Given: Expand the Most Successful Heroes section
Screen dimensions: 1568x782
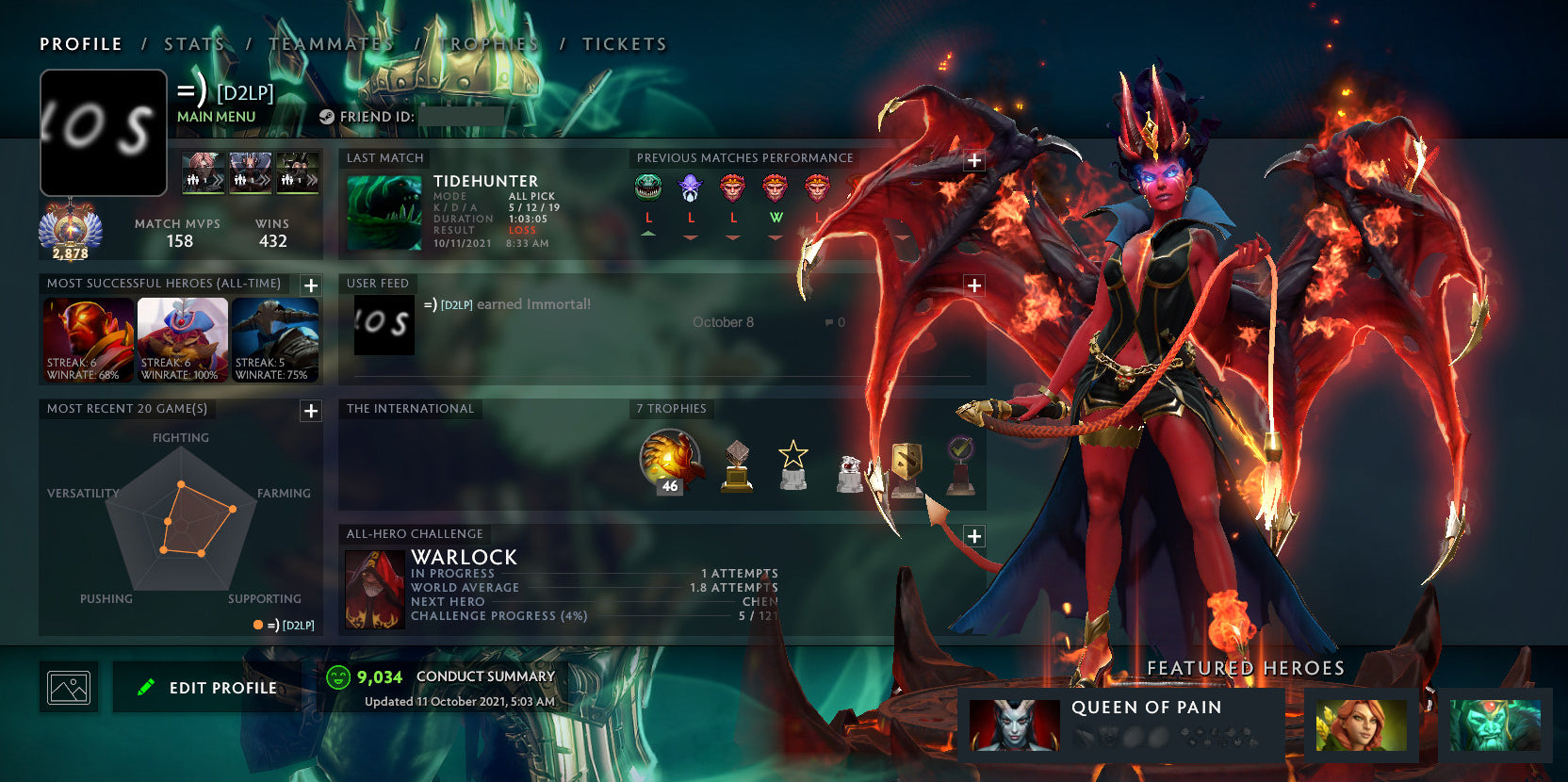Looking at the screenshot, I should click(x=309, y=283).
